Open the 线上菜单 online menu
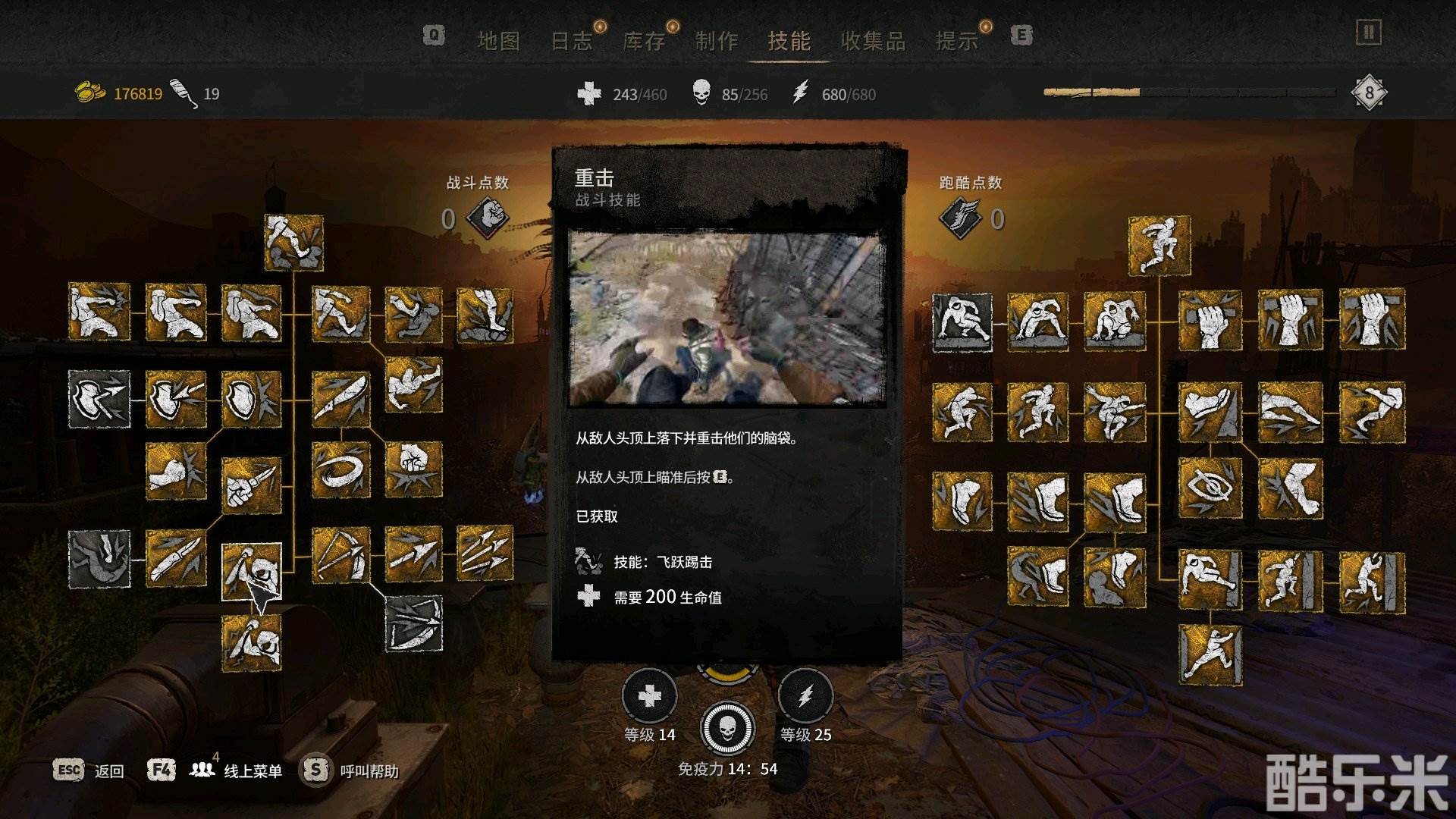Image resolution: width=1456 pixels, height=819 pixels. tap(252, 771)
